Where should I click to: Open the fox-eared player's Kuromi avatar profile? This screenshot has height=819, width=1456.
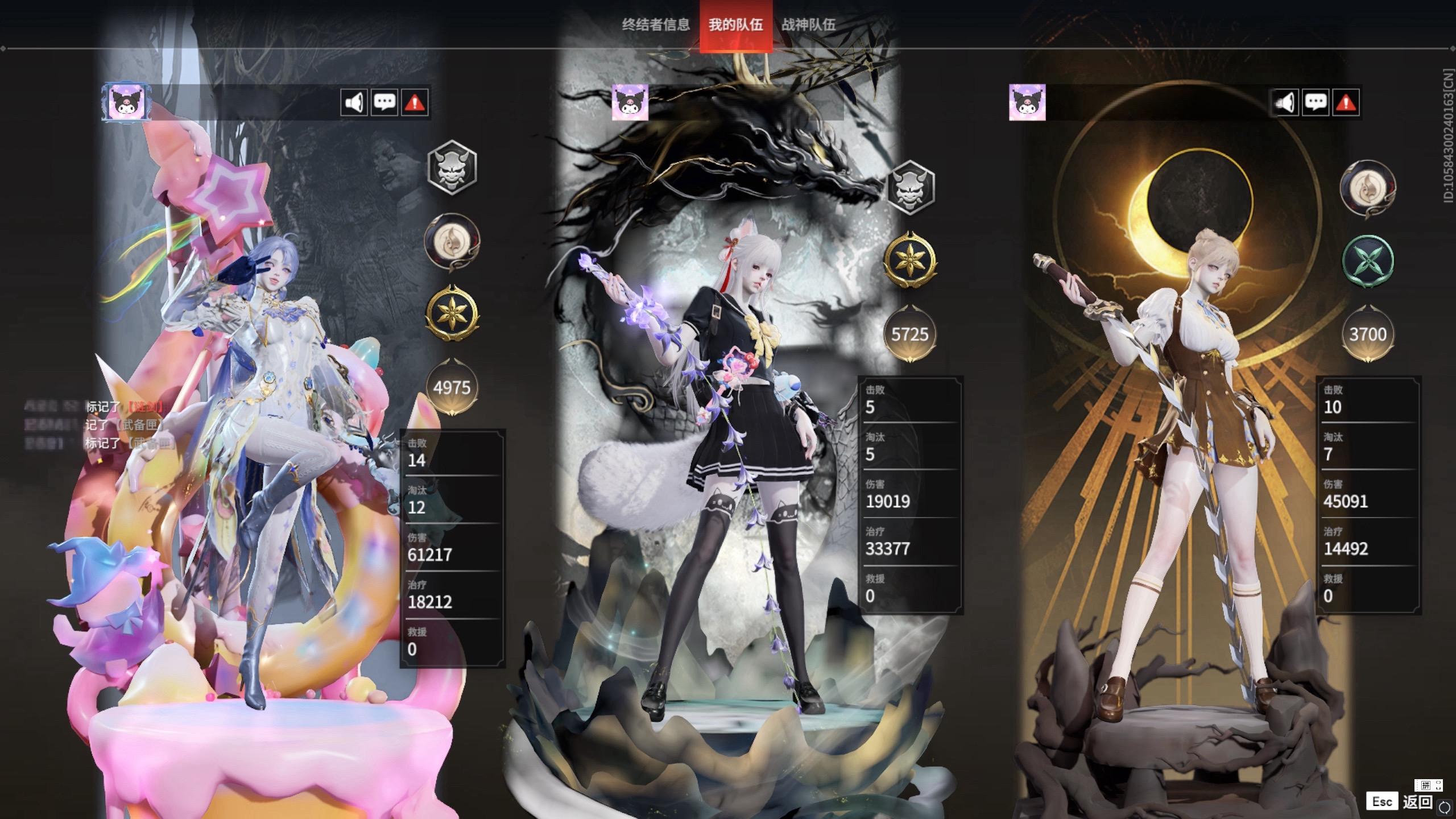point(630,102)
